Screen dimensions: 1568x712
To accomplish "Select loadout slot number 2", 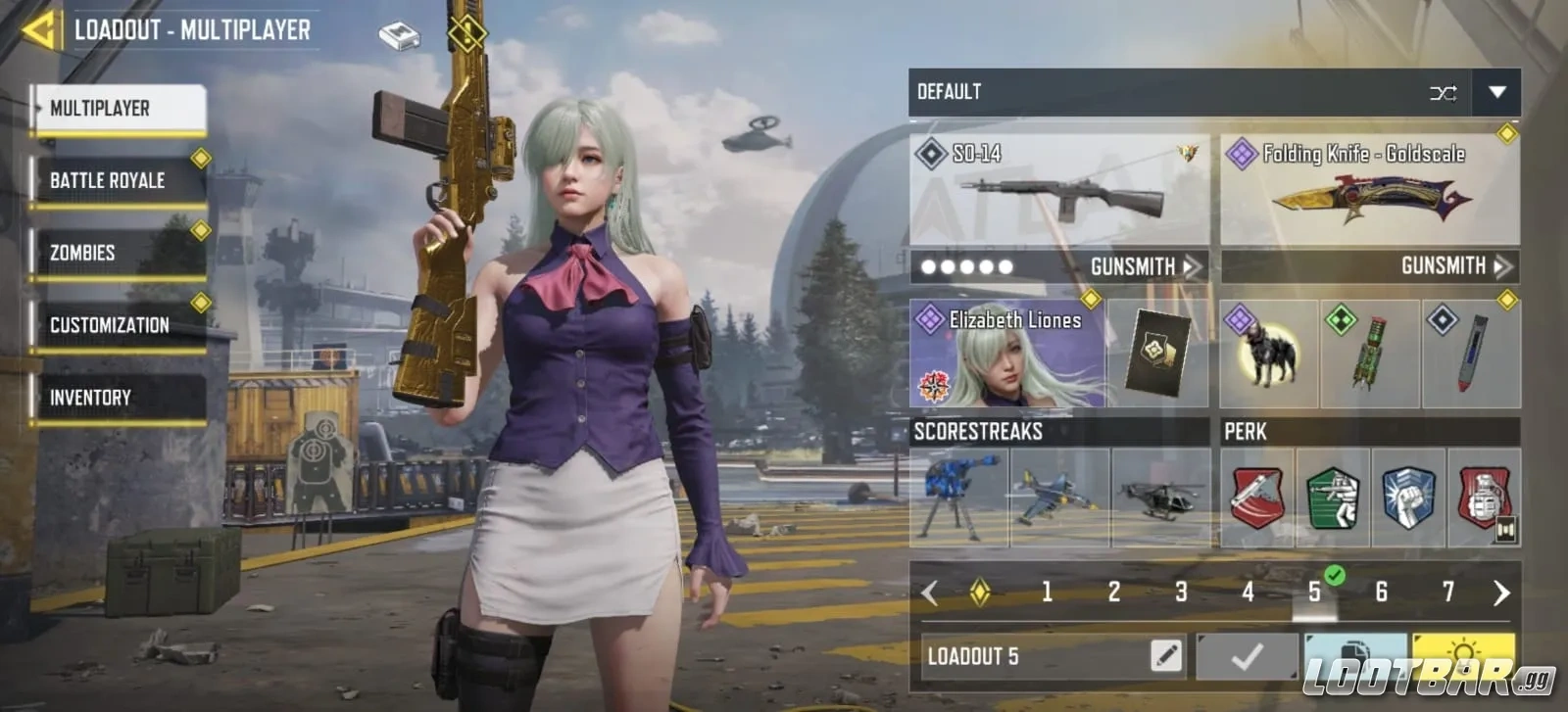I will [1113, 592].
